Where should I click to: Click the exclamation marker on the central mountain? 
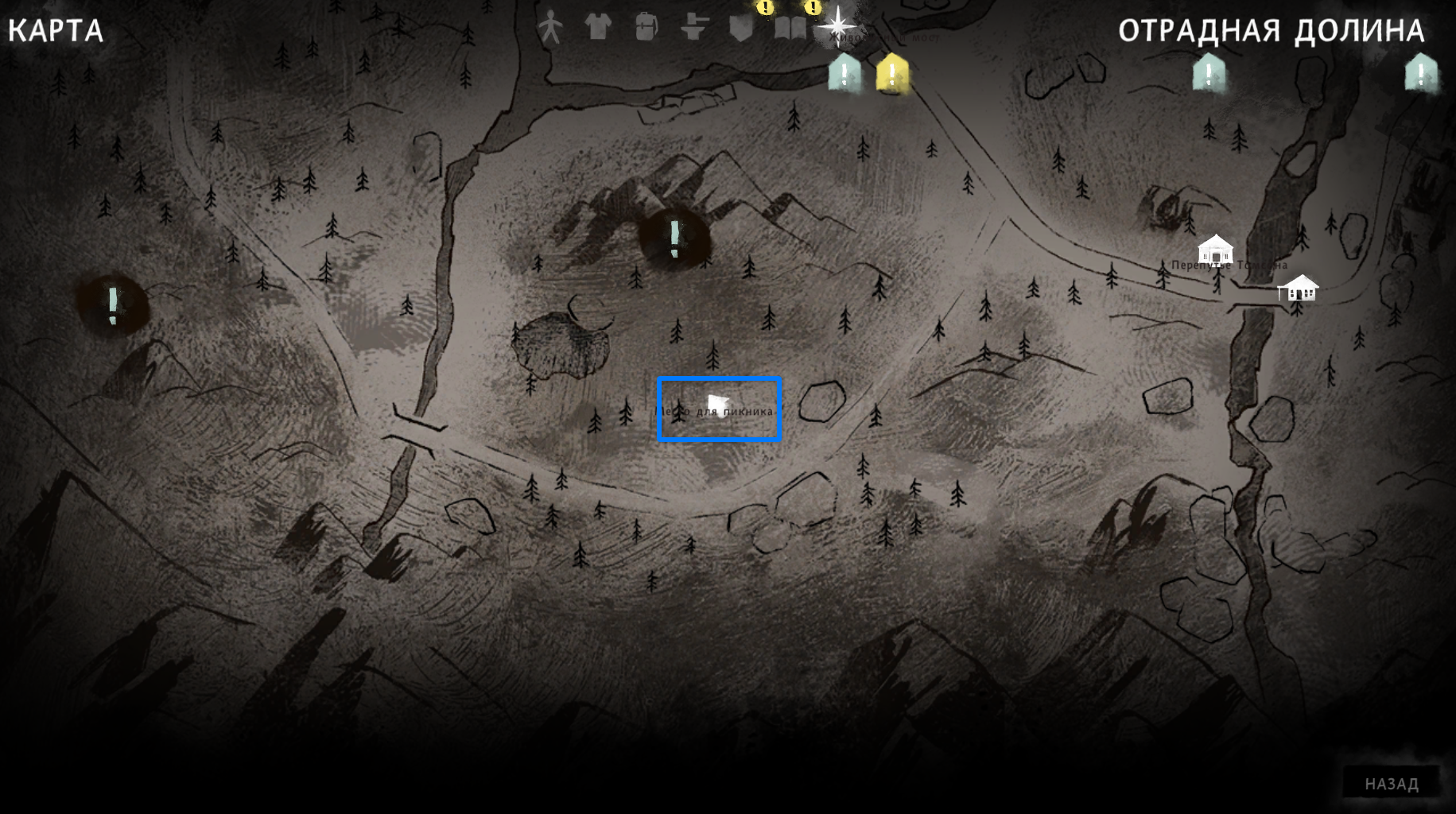674,237
